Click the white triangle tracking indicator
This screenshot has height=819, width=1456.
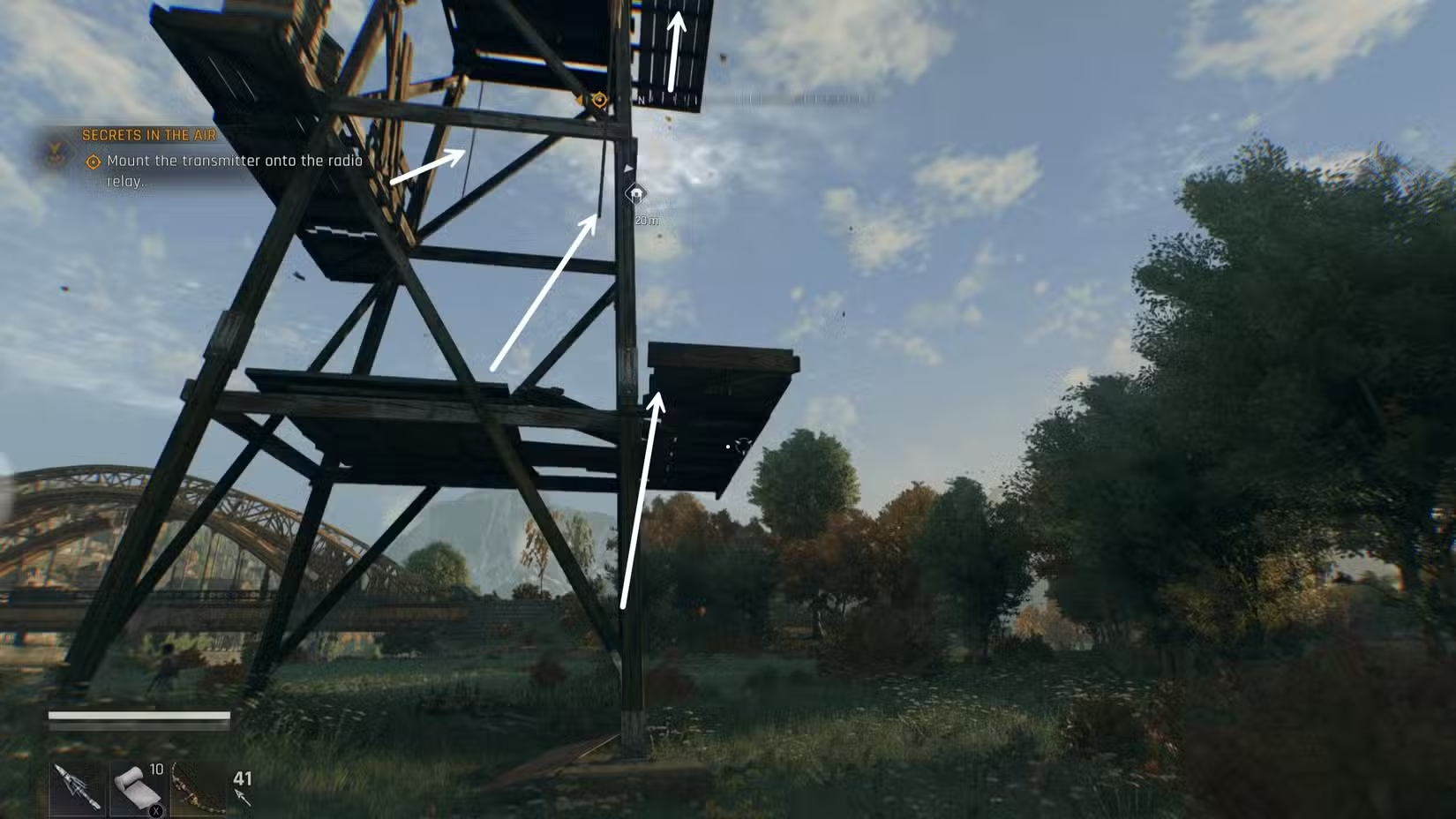[x=628, y=168]
